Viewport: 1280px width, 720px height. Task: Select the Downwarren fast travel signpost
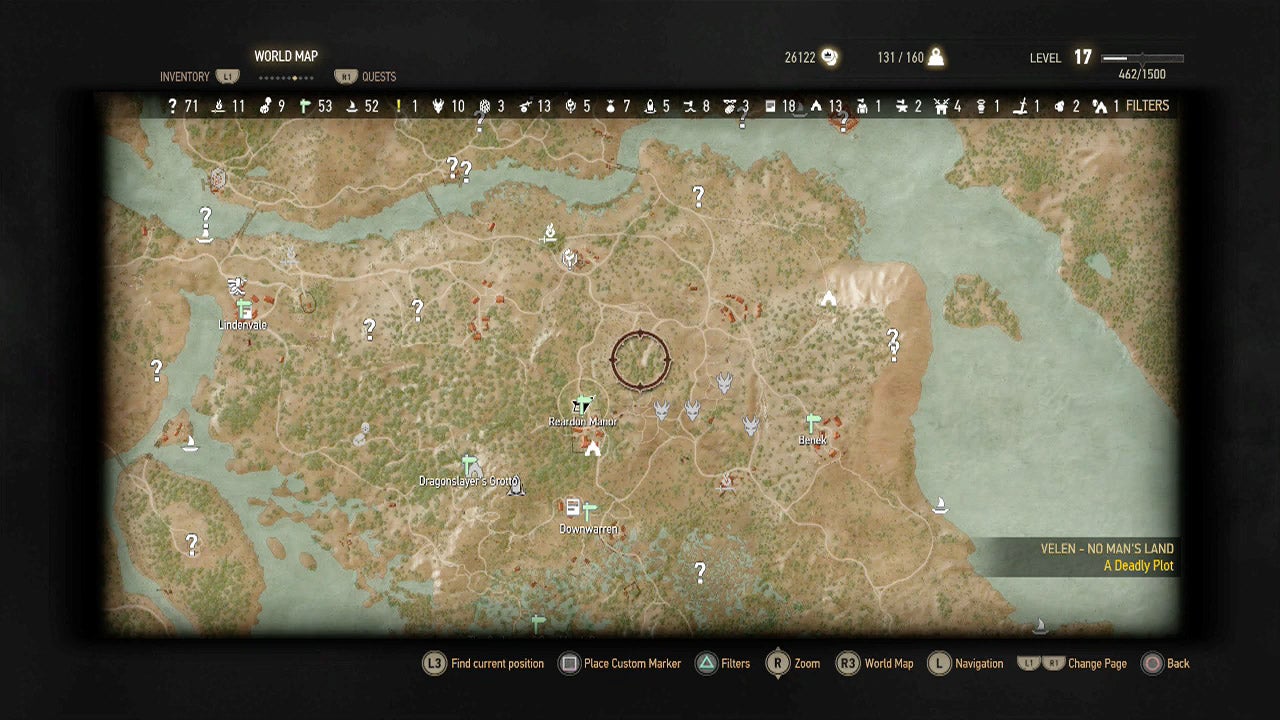point(590,508)
